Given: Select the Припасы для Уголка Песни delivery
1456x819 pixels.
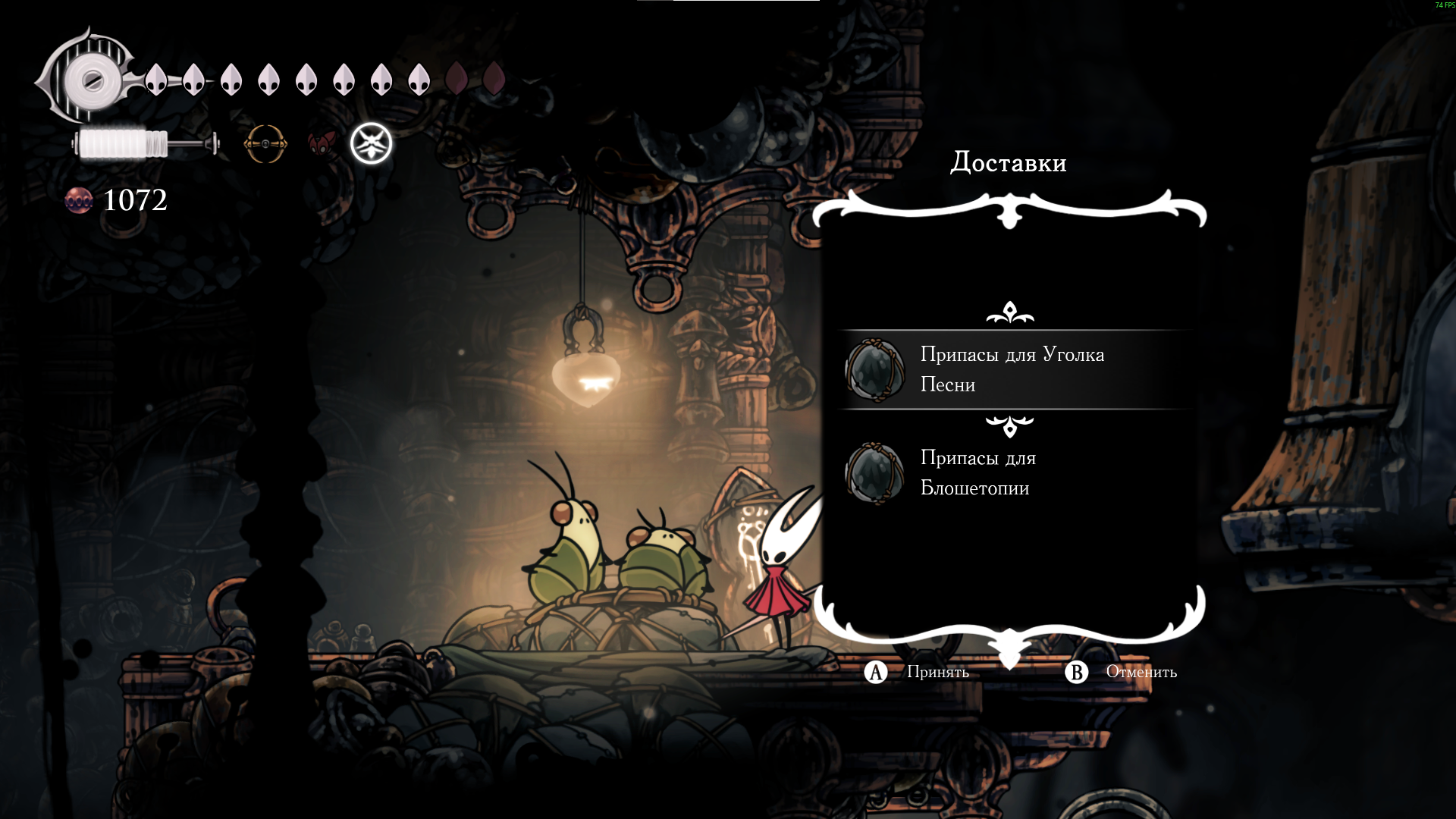Looking at the screenshot, I should 1012,370.
